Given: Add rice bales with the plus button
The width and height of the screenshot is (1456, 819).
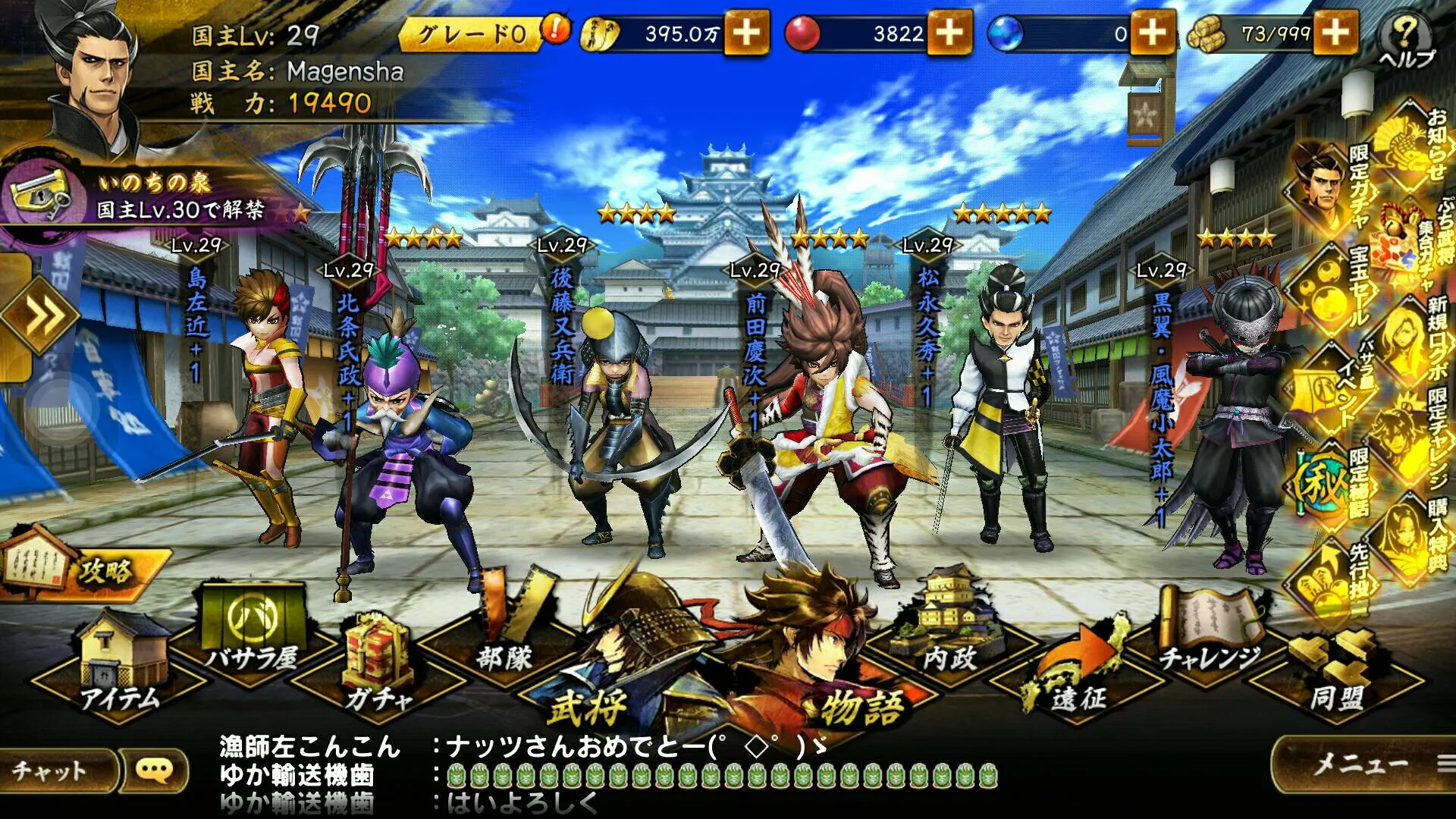Looking at the screenshot, I should 1335,33.
